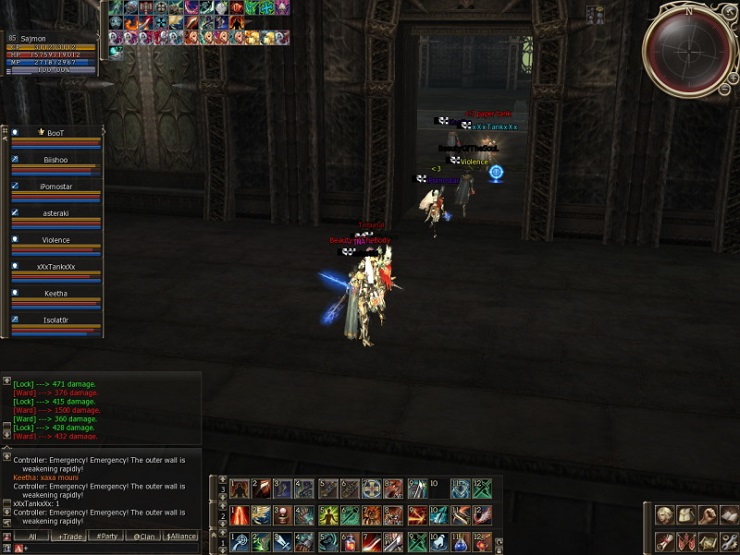Select party member Violence
The image size is (740, 555).
point(56,240)
